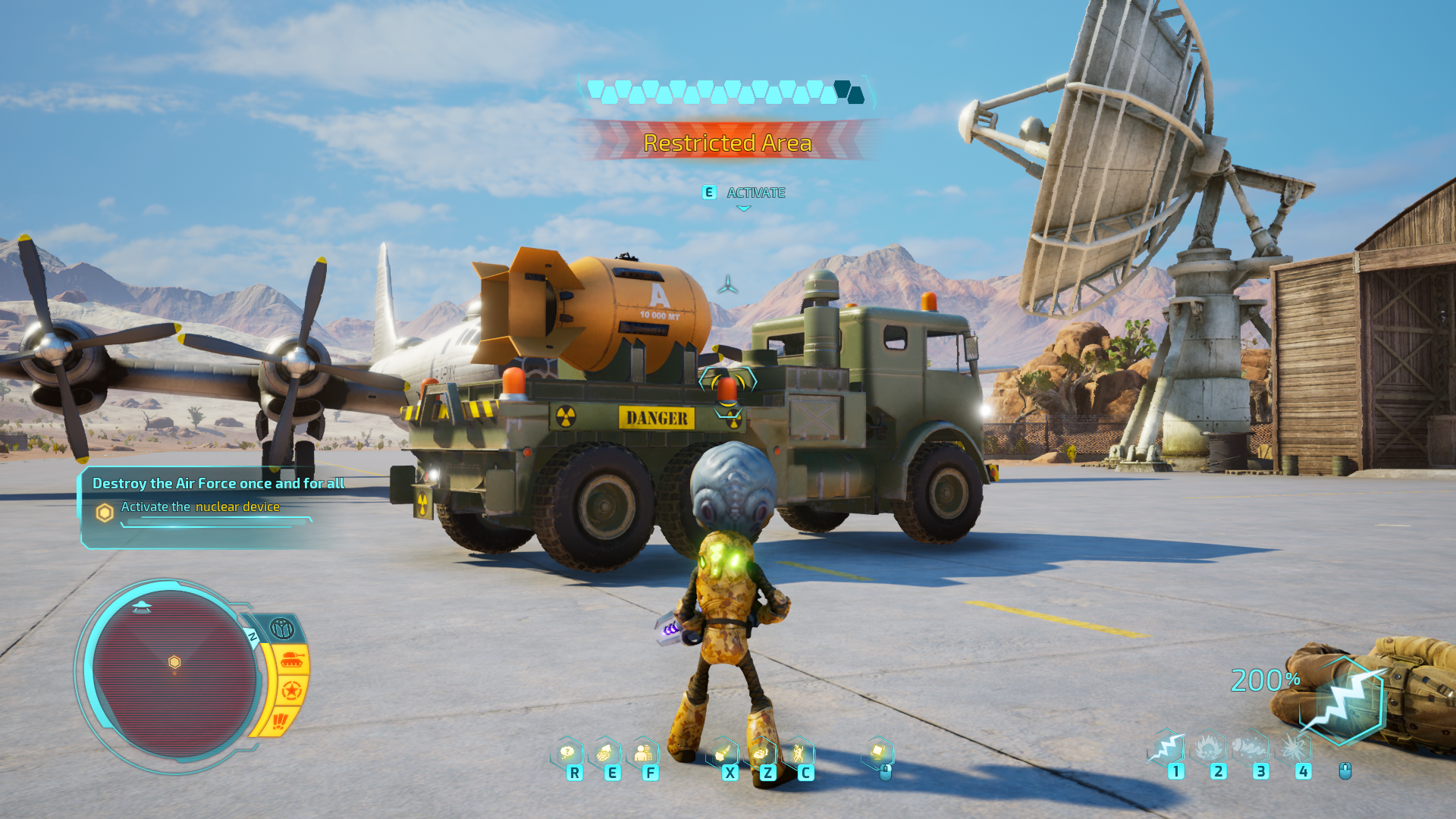1456x819 pixels.
Task: Select the person with stack ability icon
Action: [643, 752]
